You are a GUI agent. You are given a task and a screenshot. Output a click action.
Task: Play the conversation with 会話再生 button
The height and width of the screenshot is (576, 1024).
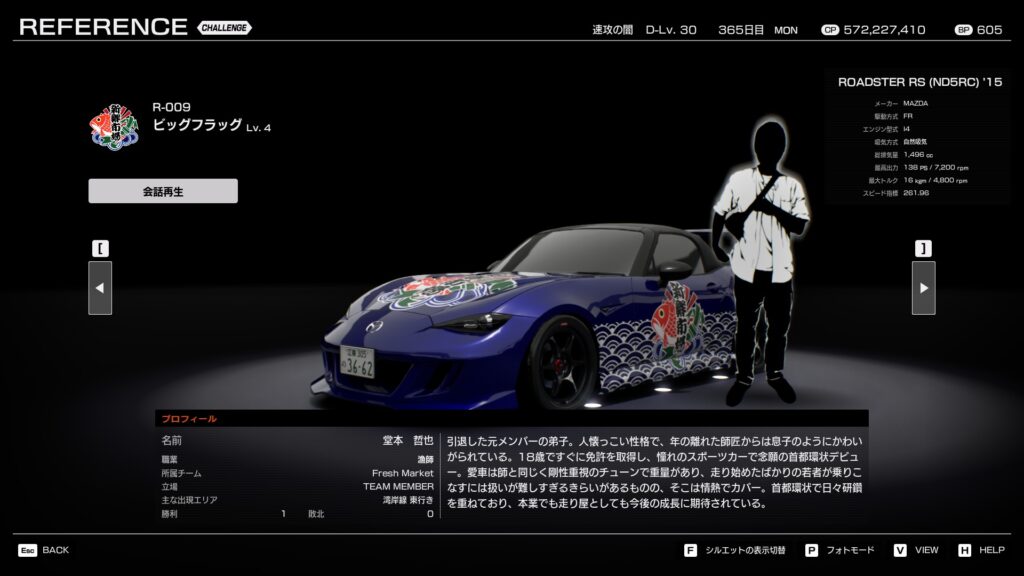tap(163, 191)
